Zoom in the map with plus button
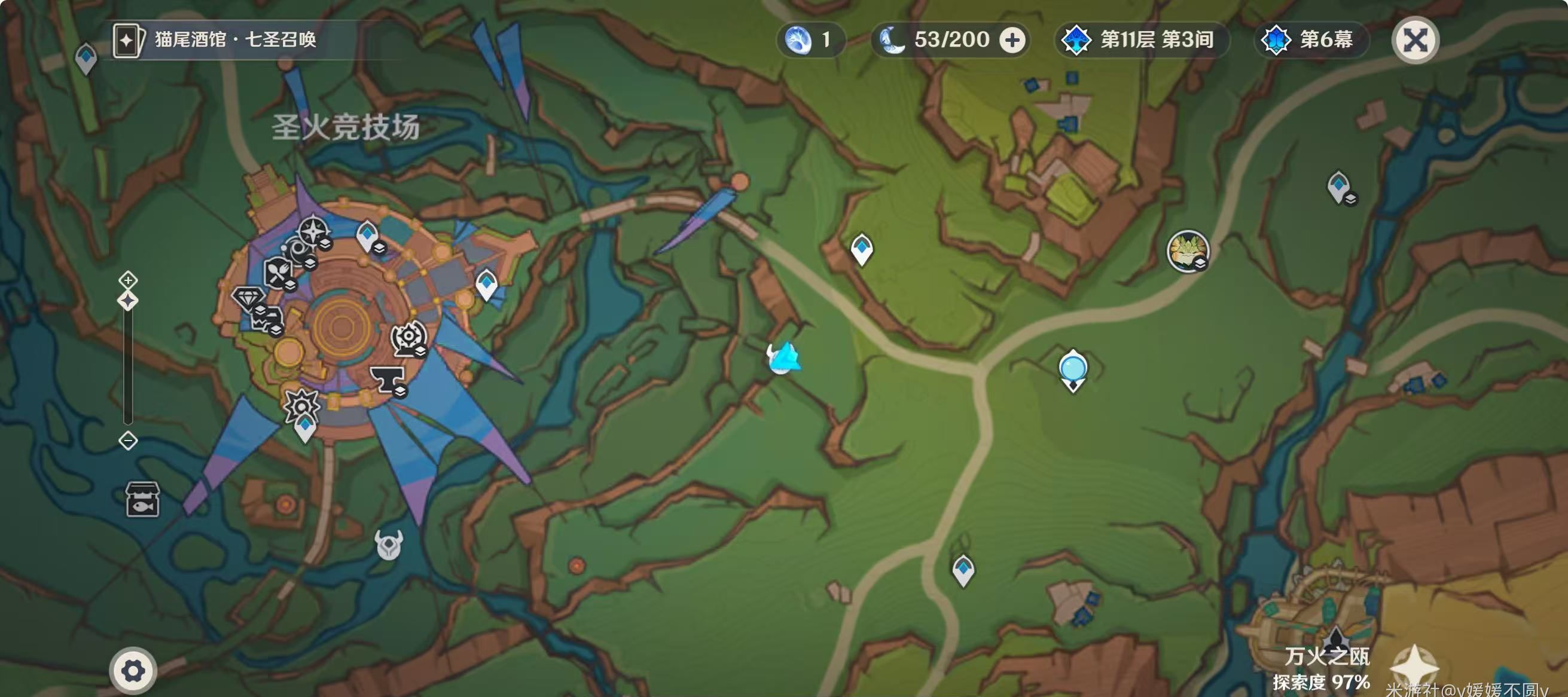This screenshot has height=697, width=1568. (128, 280)
